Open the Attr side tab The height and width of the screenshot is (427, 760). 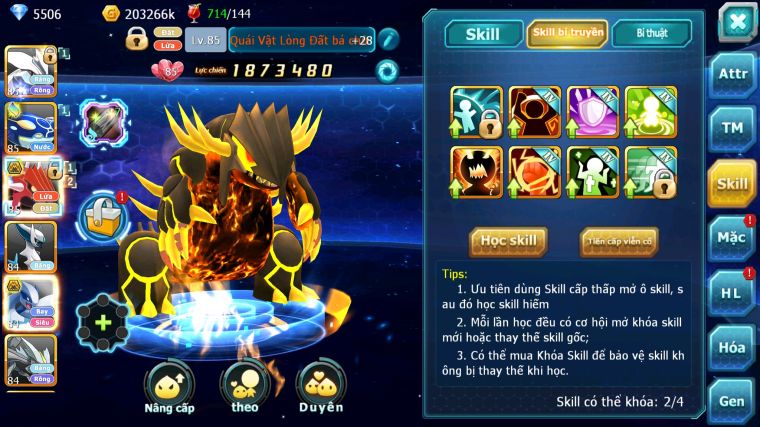732,74
